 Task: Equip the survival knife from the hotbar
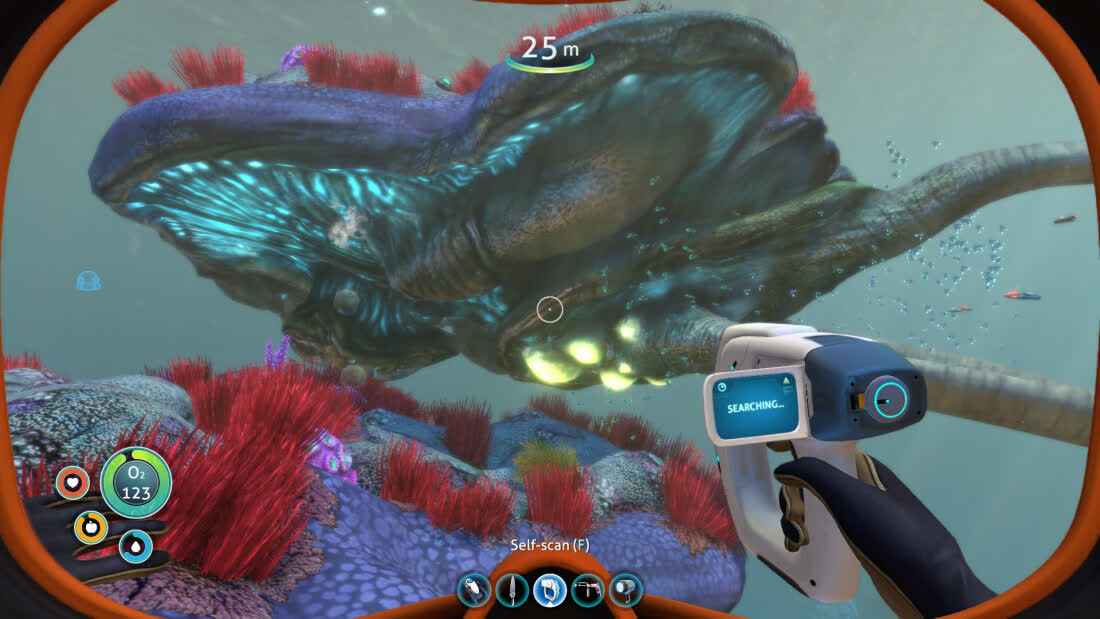point(512,590)
